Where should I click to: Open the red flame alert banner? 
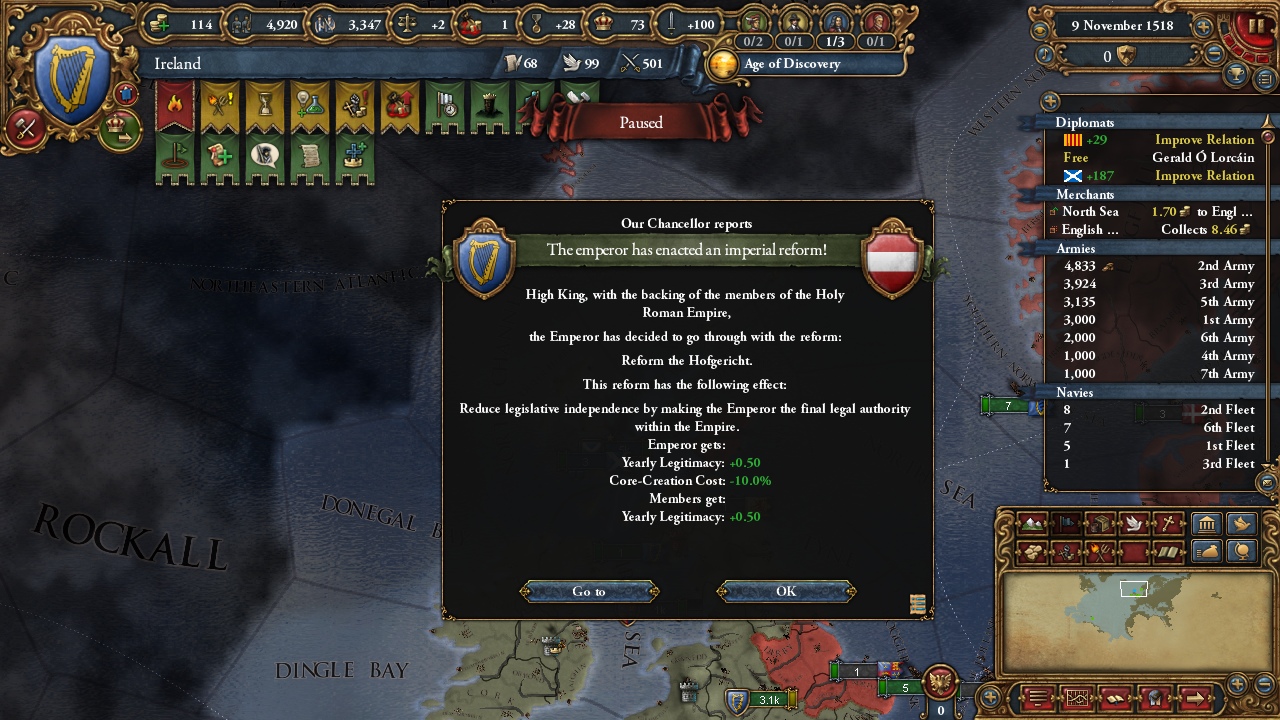pyautogui.click(x=175, y=106)
